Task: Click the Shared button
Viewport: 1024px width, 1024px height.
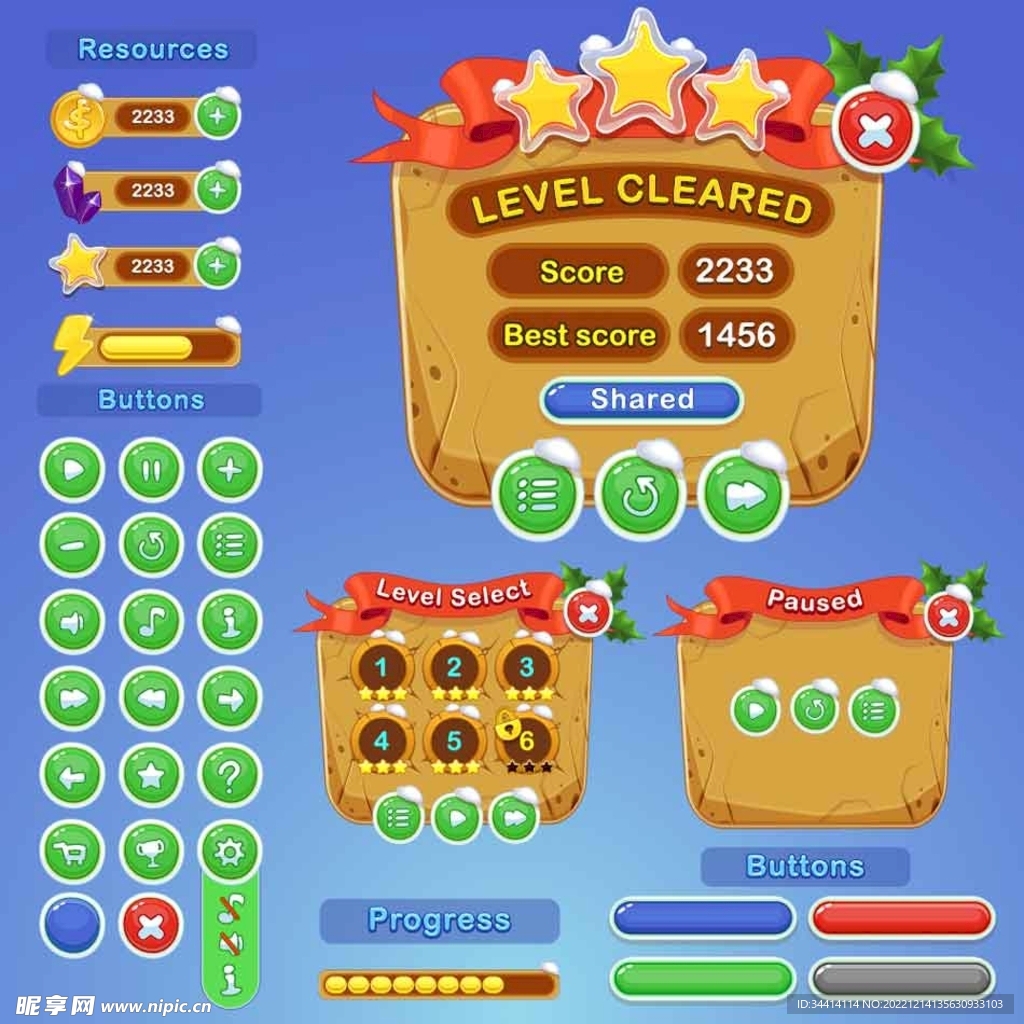Action: click(641, 399)
